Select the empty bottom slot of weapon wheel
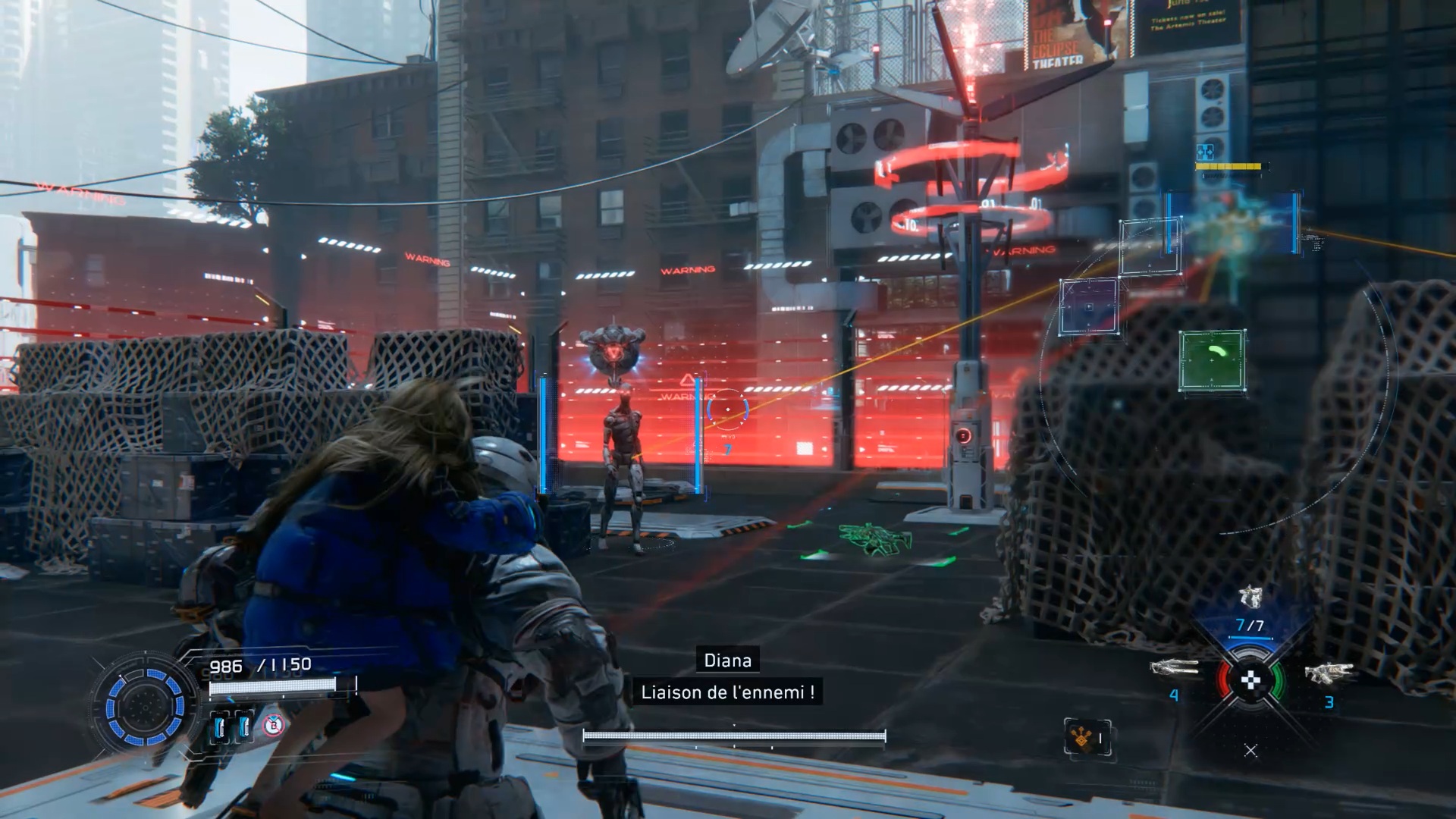 click(x=1250, y=750)
